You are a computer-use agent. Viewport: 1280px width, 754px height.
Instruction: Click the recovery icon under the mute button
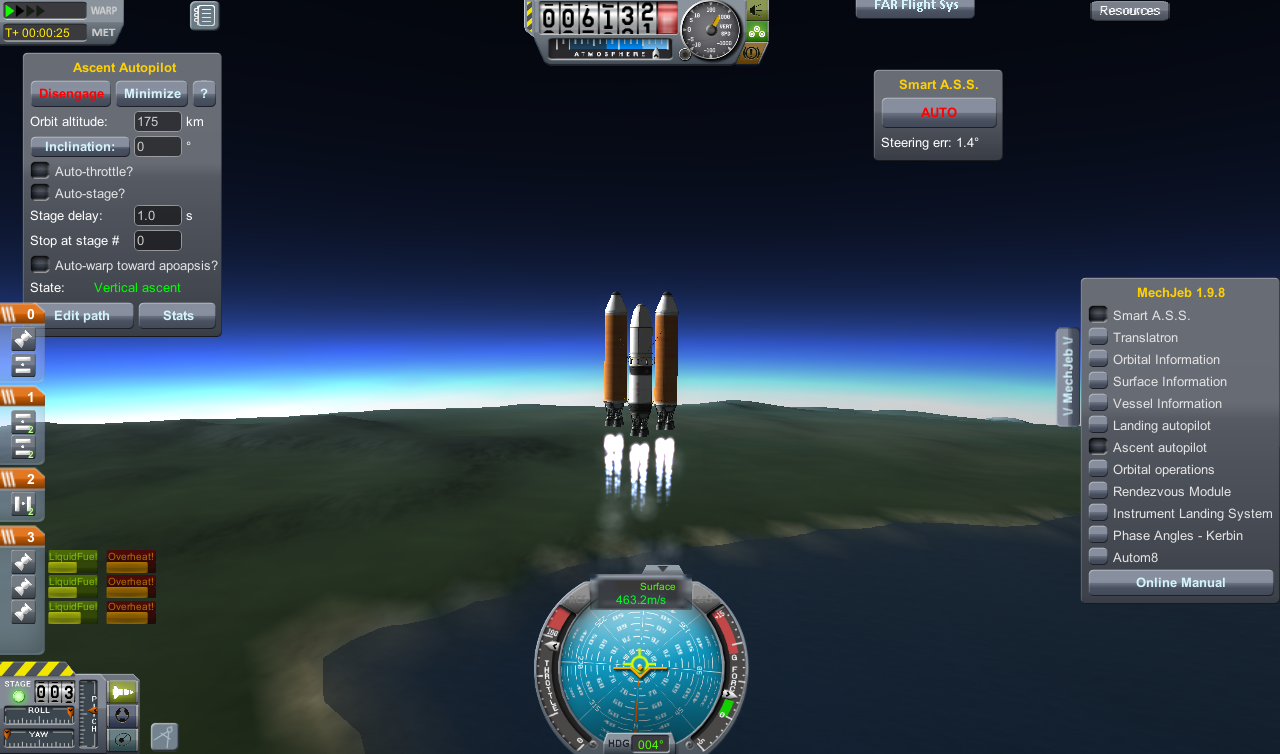pyautogui.click(x=757, y=32)
